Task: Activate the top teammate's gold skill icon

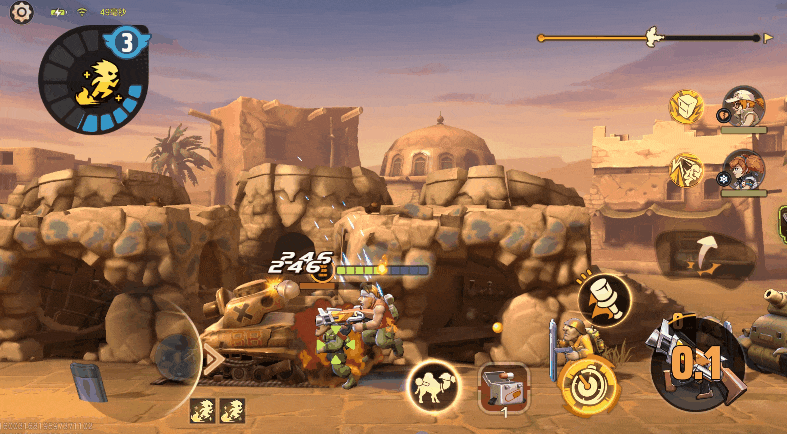Action: click(x=686, y=106)
